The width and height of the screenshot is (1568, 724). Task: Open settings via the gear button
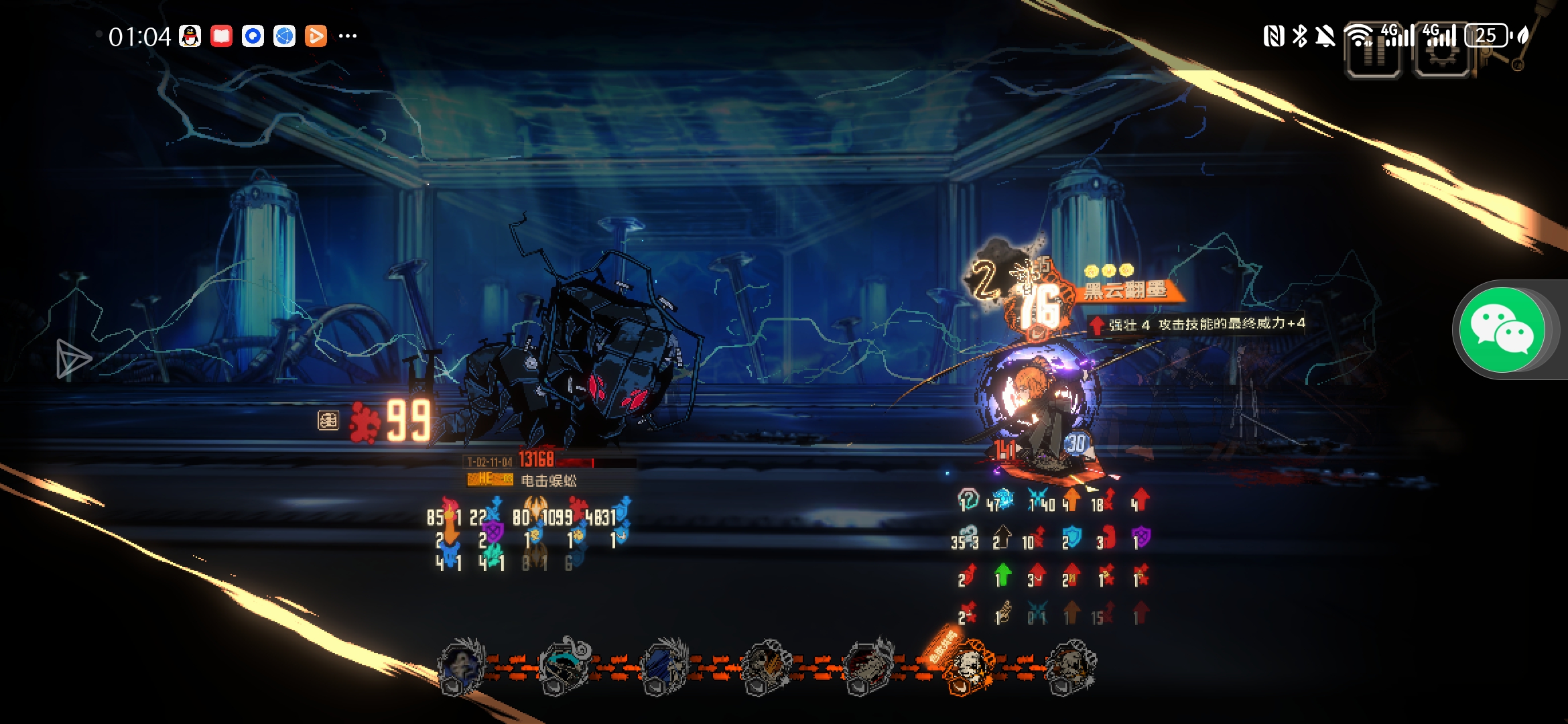click(1443, 52)
